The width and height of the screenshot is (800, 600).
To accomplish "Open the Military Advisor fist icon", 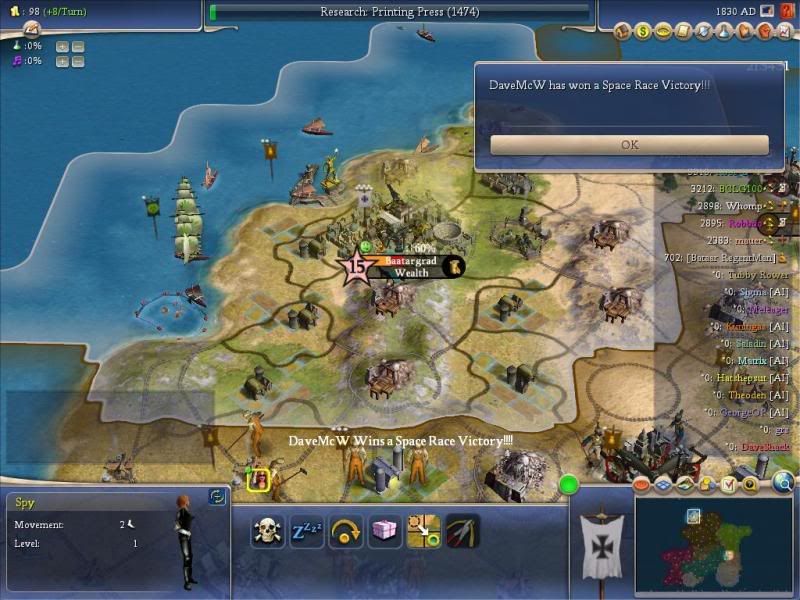I will (766, 32).
